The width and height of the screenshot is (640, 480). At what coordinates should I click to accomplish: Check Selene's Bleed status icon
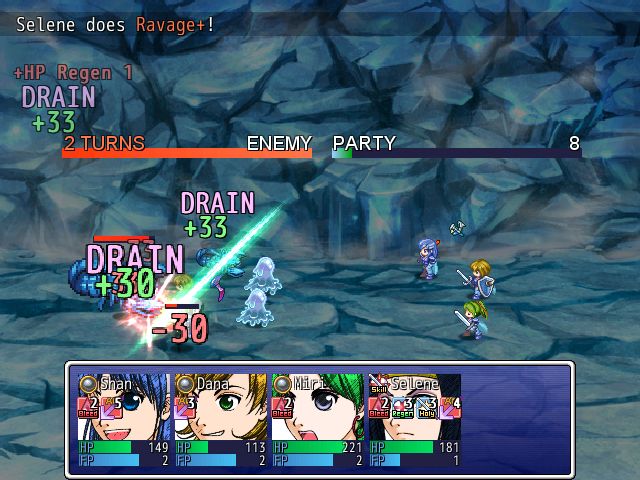(x=379, y=405)
